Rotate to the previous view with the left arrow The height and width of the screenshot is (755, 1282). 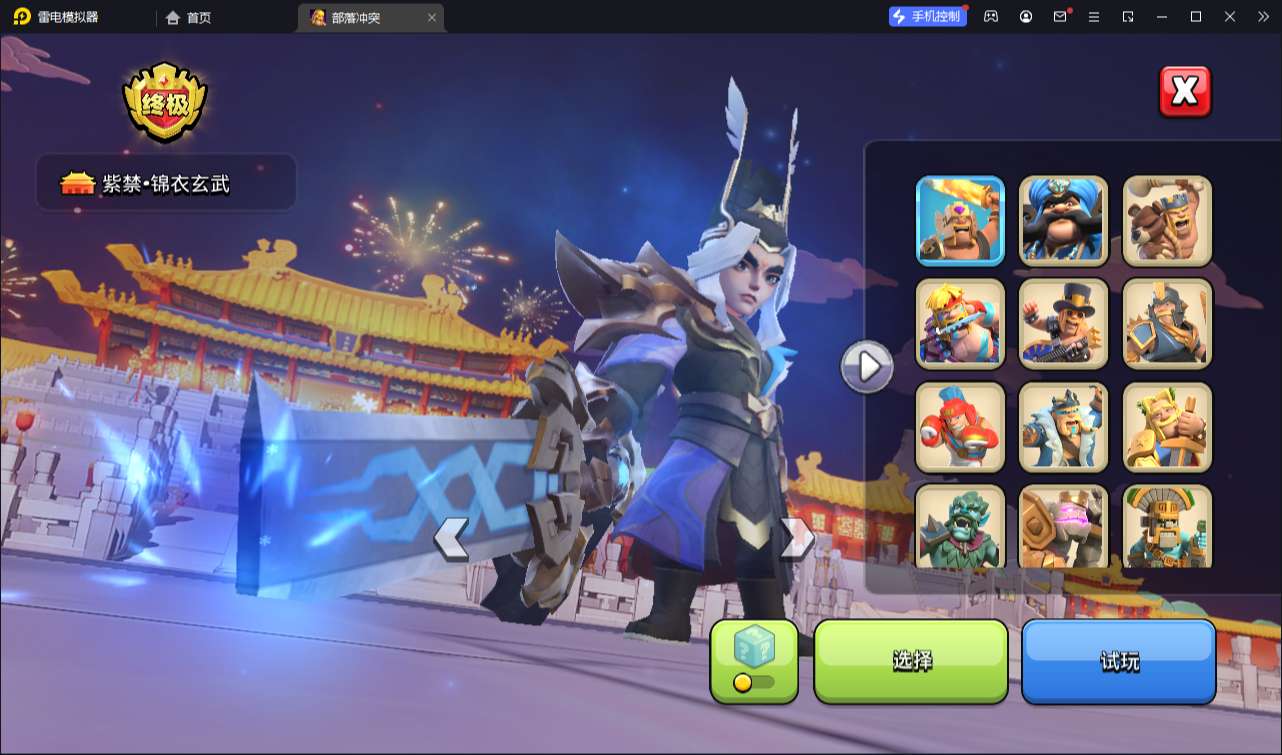pos(451,539)
